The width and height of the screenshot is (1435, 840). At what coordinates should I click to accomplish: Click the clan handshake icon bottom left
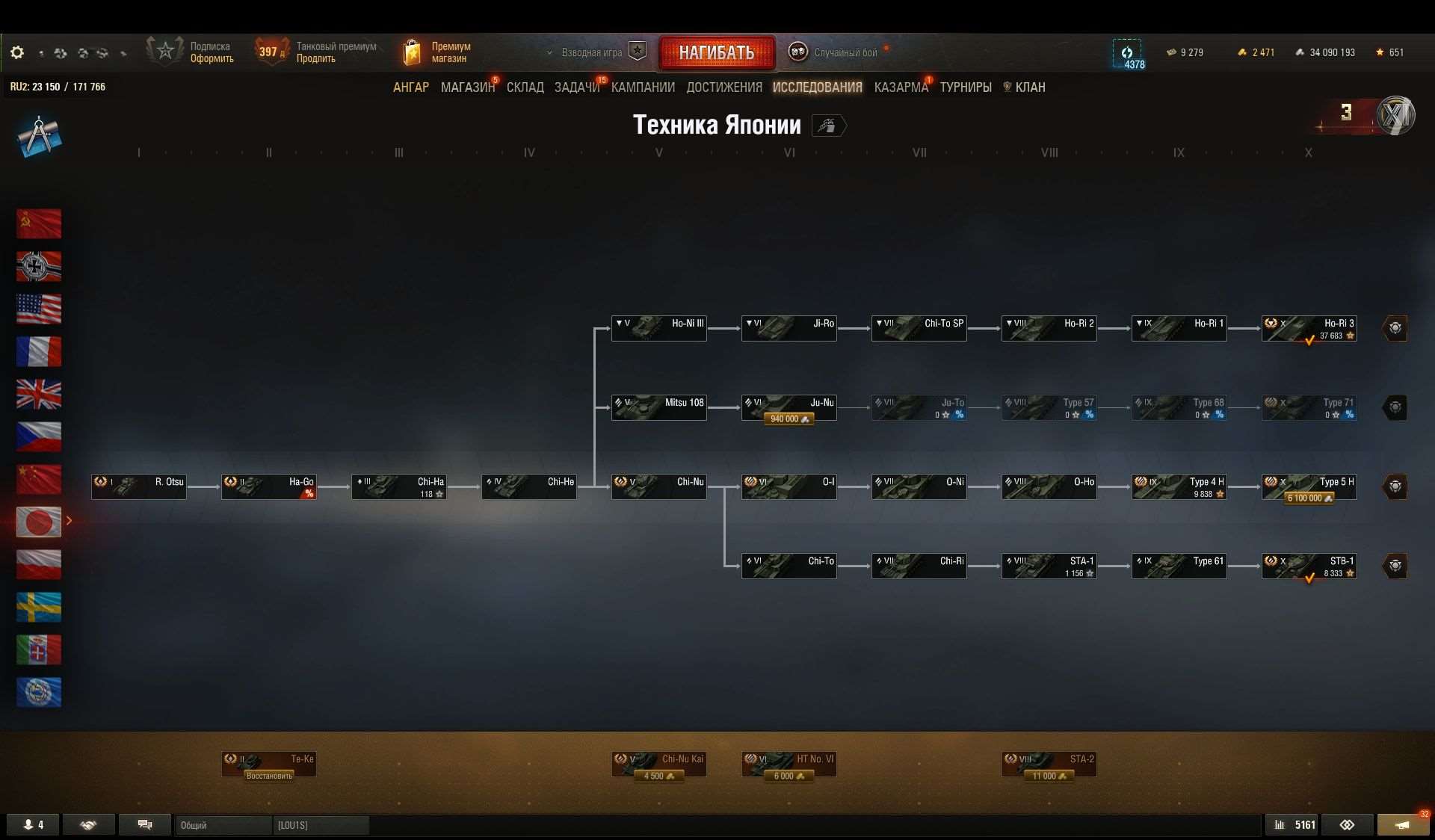pos(88,824)
